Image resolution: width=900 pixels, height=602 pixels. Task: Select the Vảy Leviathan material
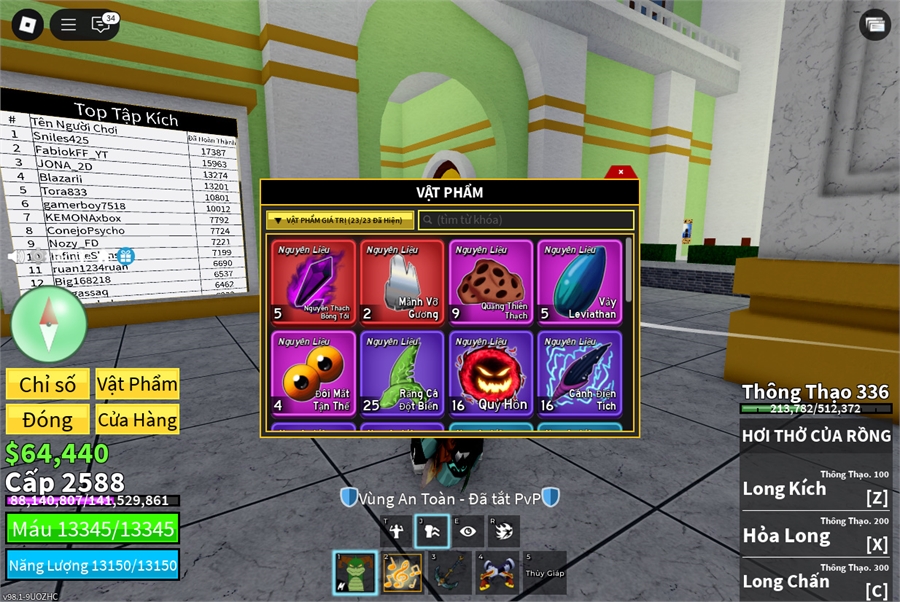point(579,282)
